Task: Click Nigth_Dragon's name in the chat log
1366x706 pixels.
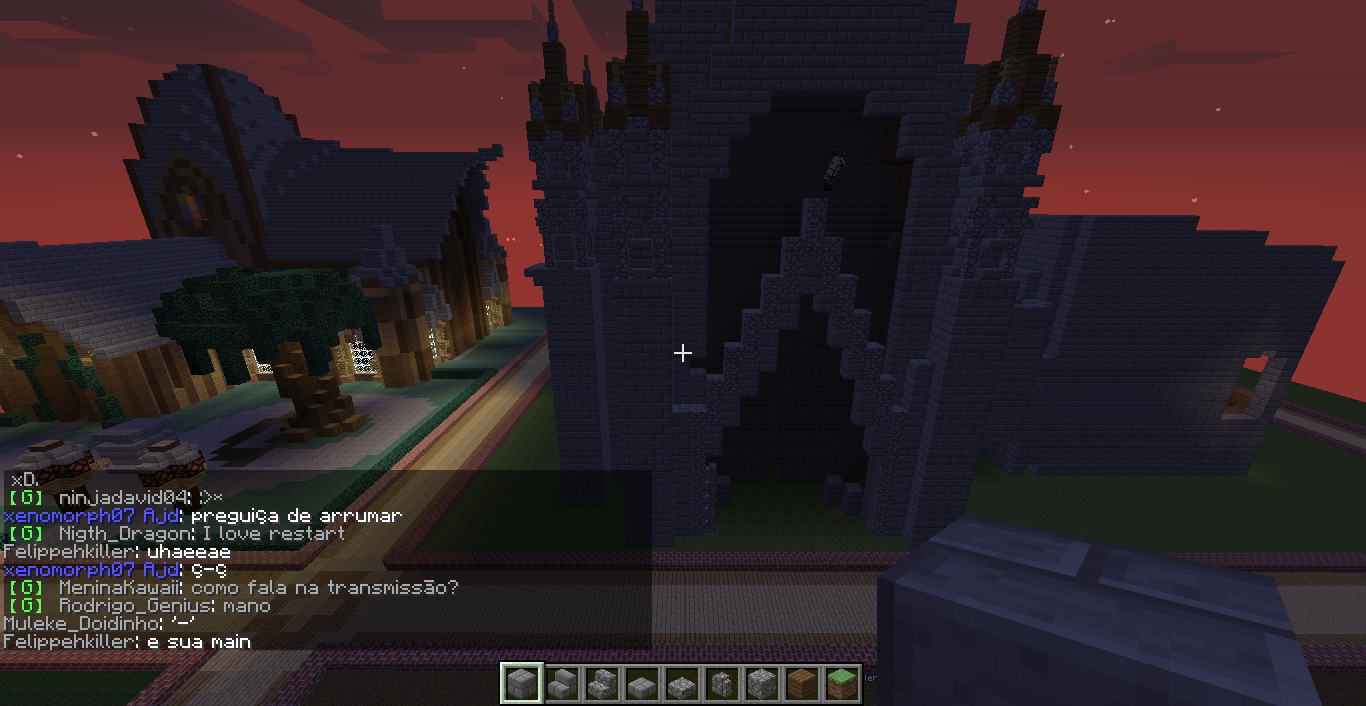Action: click(122, 534)
